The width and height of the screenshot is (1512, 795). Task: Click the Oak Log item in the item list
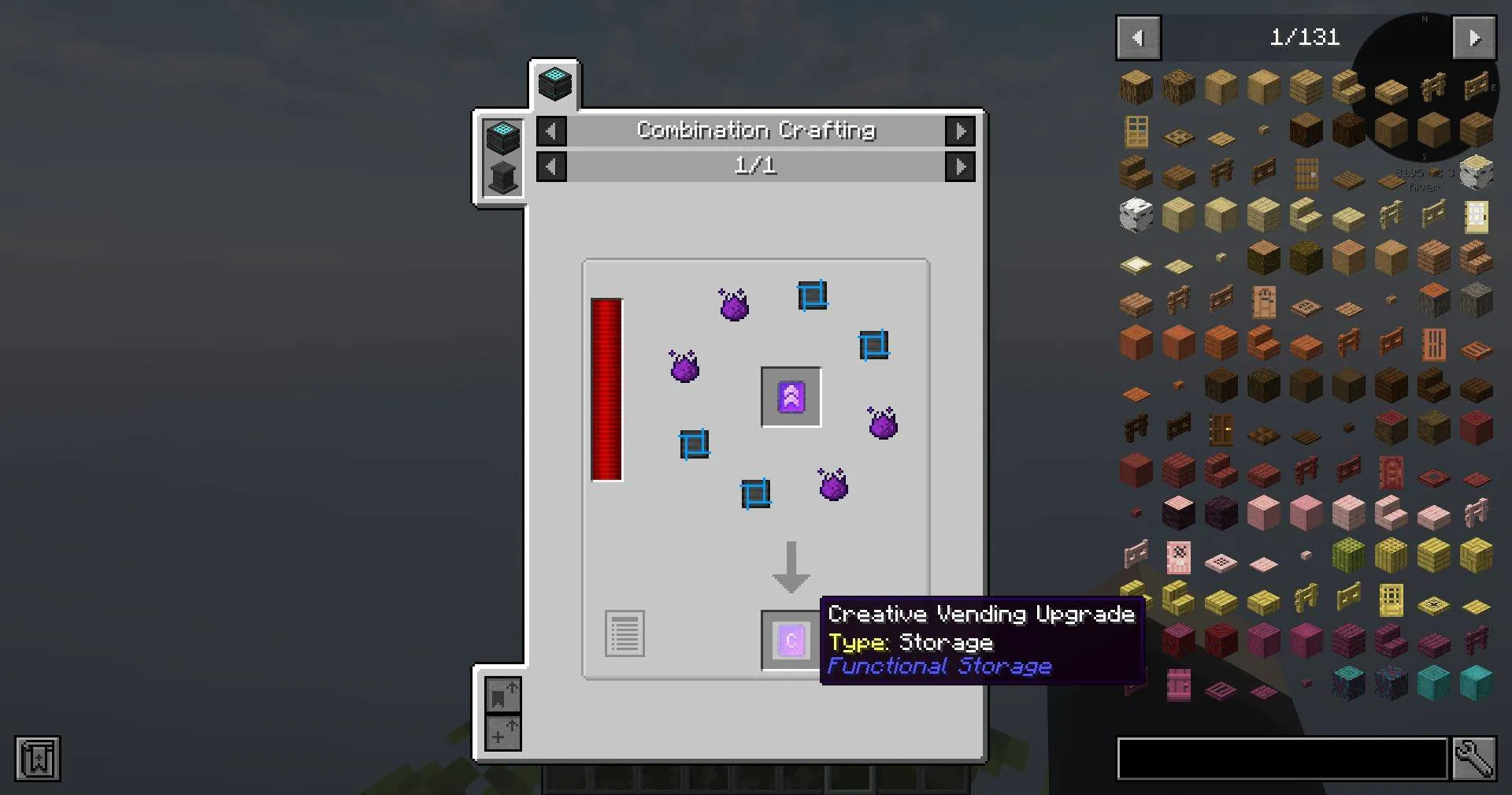[1136, 87]
